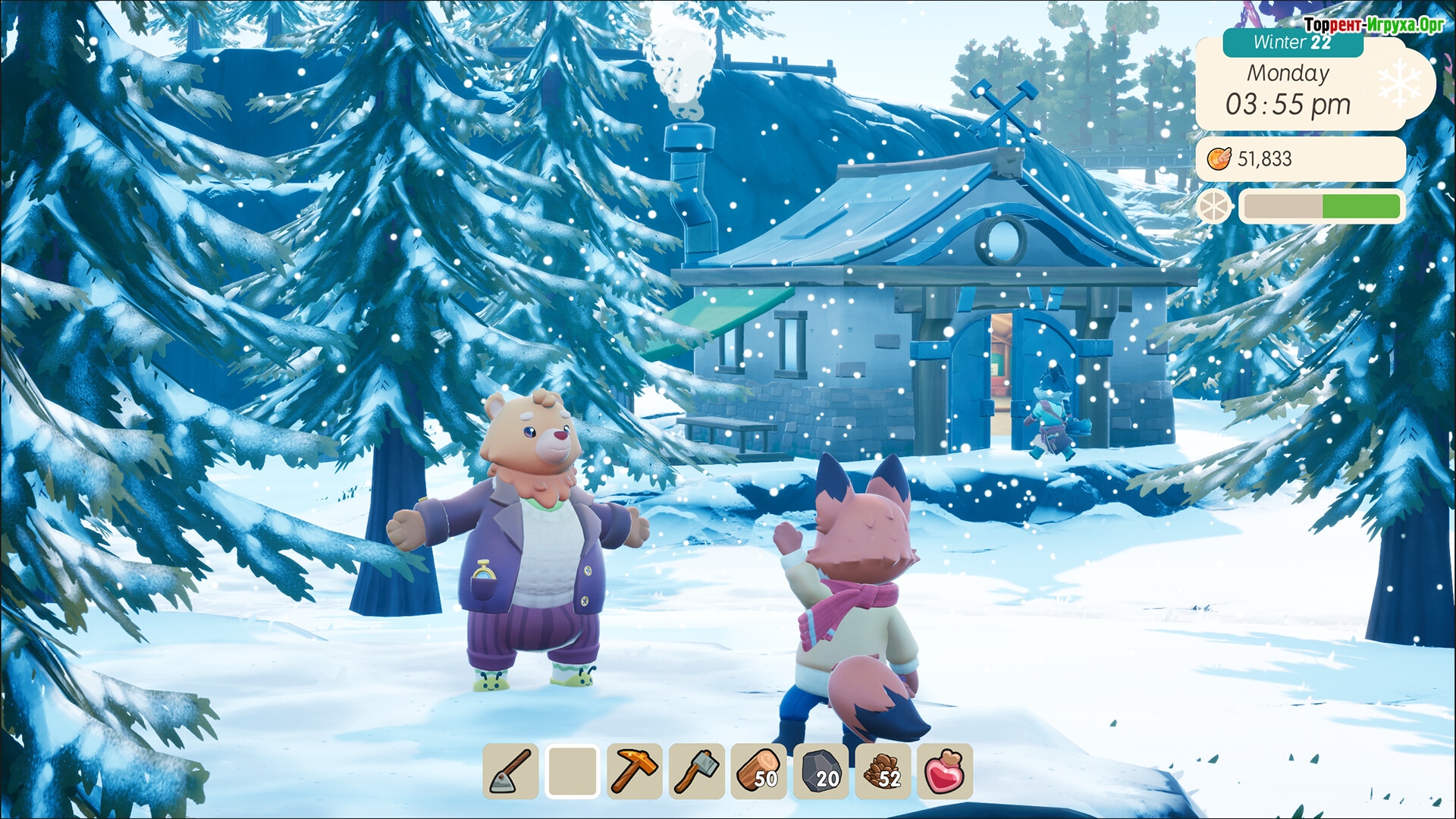Viewport: 1456px width, 819px height.
Task: Equip the pickaxe from the hotbar
Action: [x=635, y=771]
